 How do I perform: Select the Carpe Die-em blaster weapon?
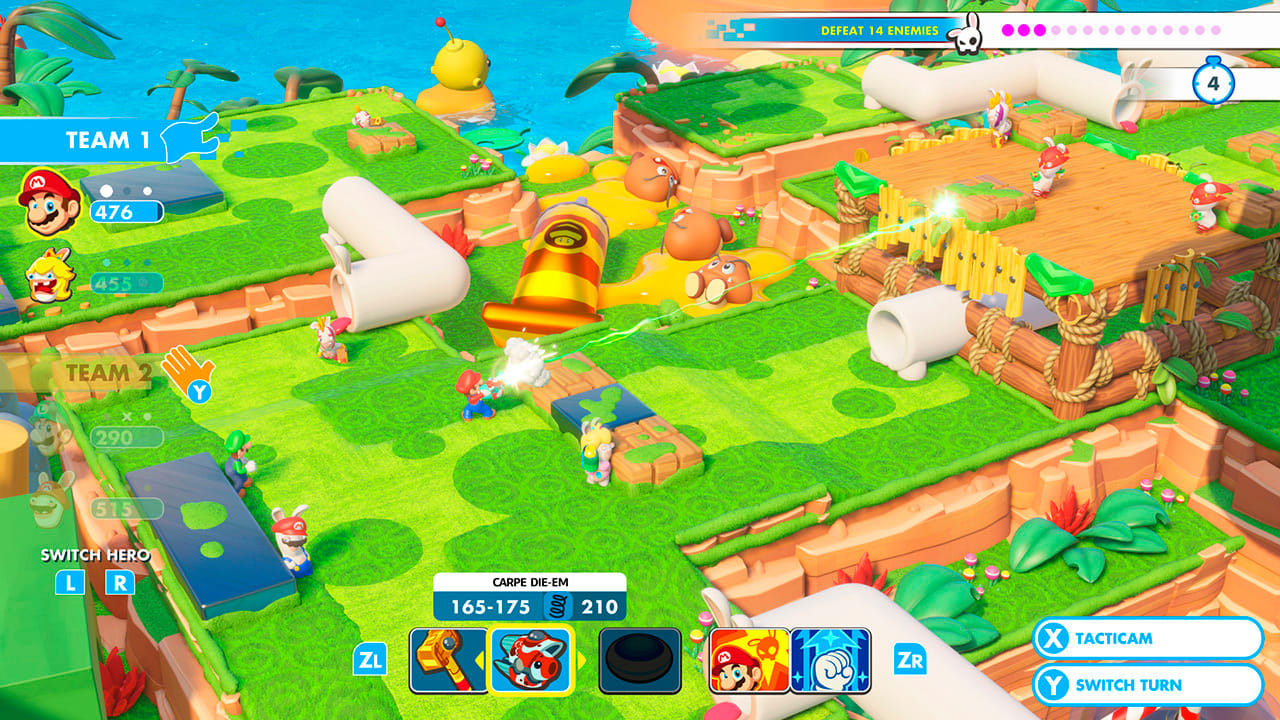click(530, 660)
